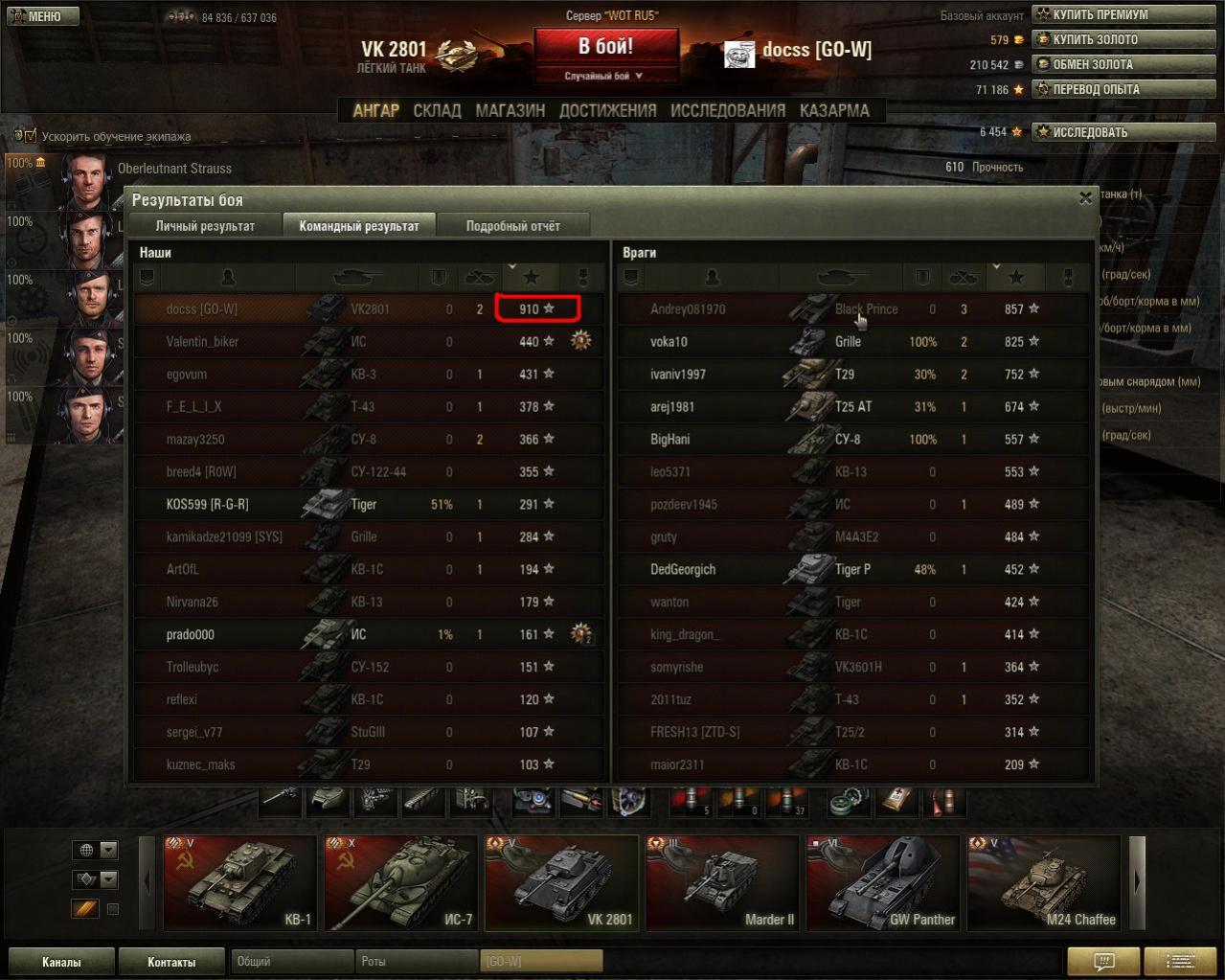Choose the M24 Chaffee tank thumbnail
The image size is (1225, 980).
tap(1044, 882)
